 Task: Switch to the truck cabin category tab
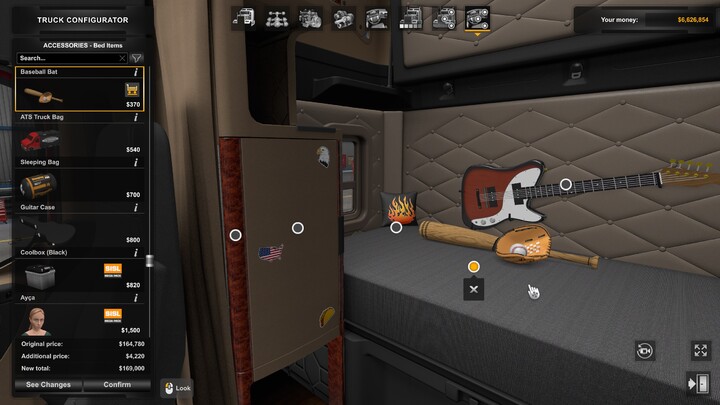point(243,18)
